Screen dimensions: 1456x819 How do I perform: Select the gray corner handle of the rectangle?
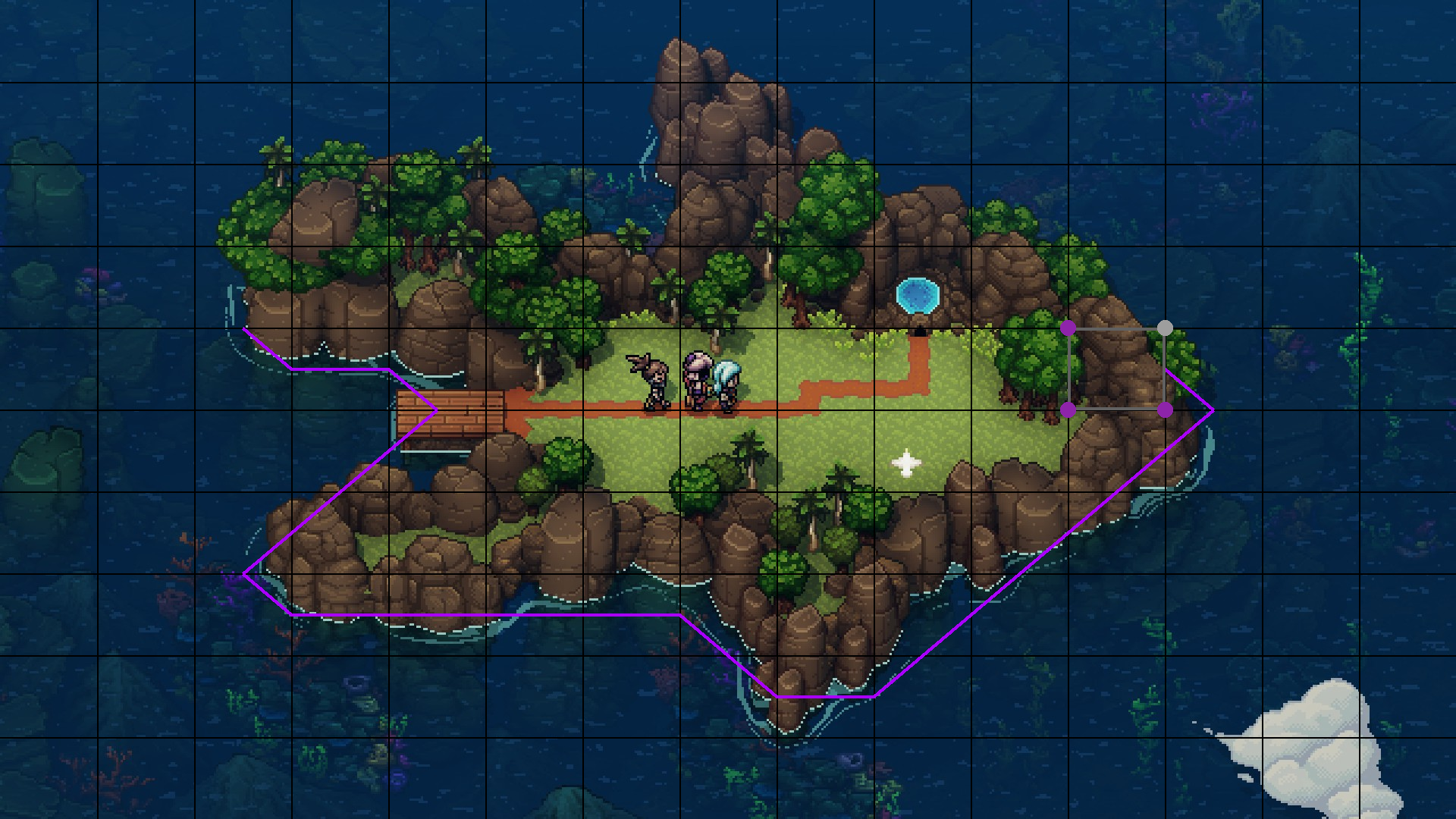1165,328
